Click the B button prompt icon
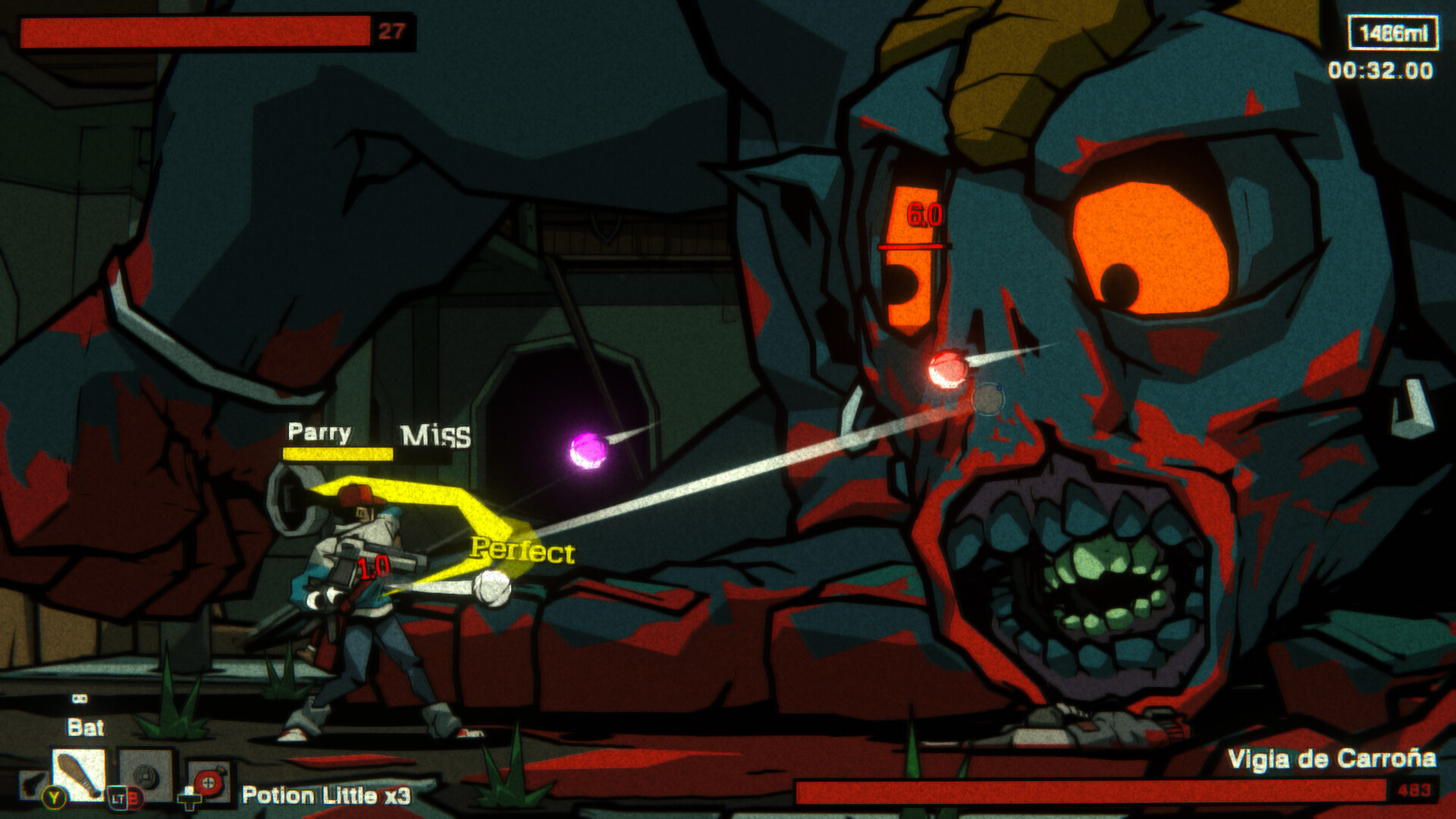 point(136,799)
